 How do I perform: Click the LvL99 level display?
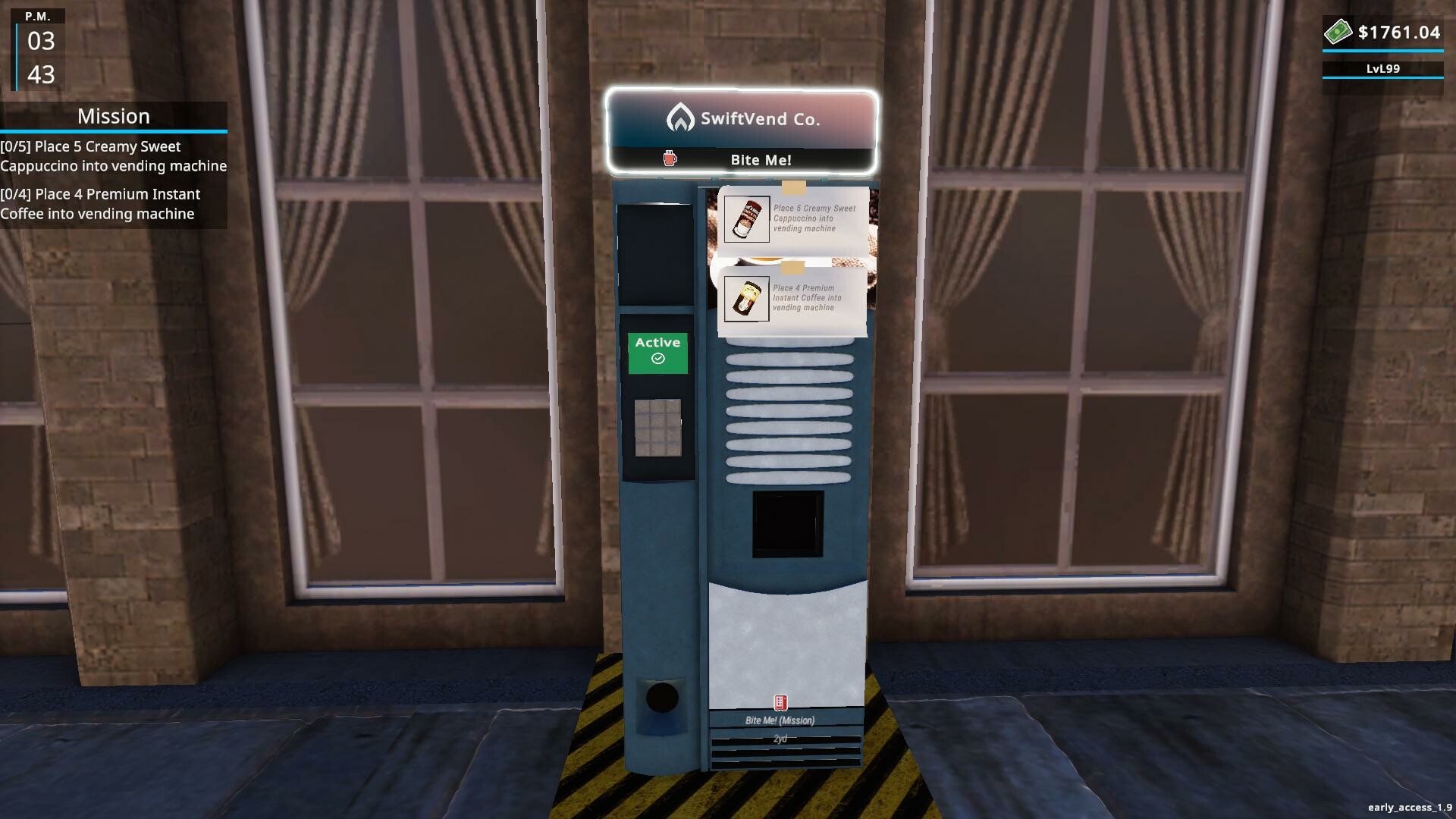pos(1382,68)
